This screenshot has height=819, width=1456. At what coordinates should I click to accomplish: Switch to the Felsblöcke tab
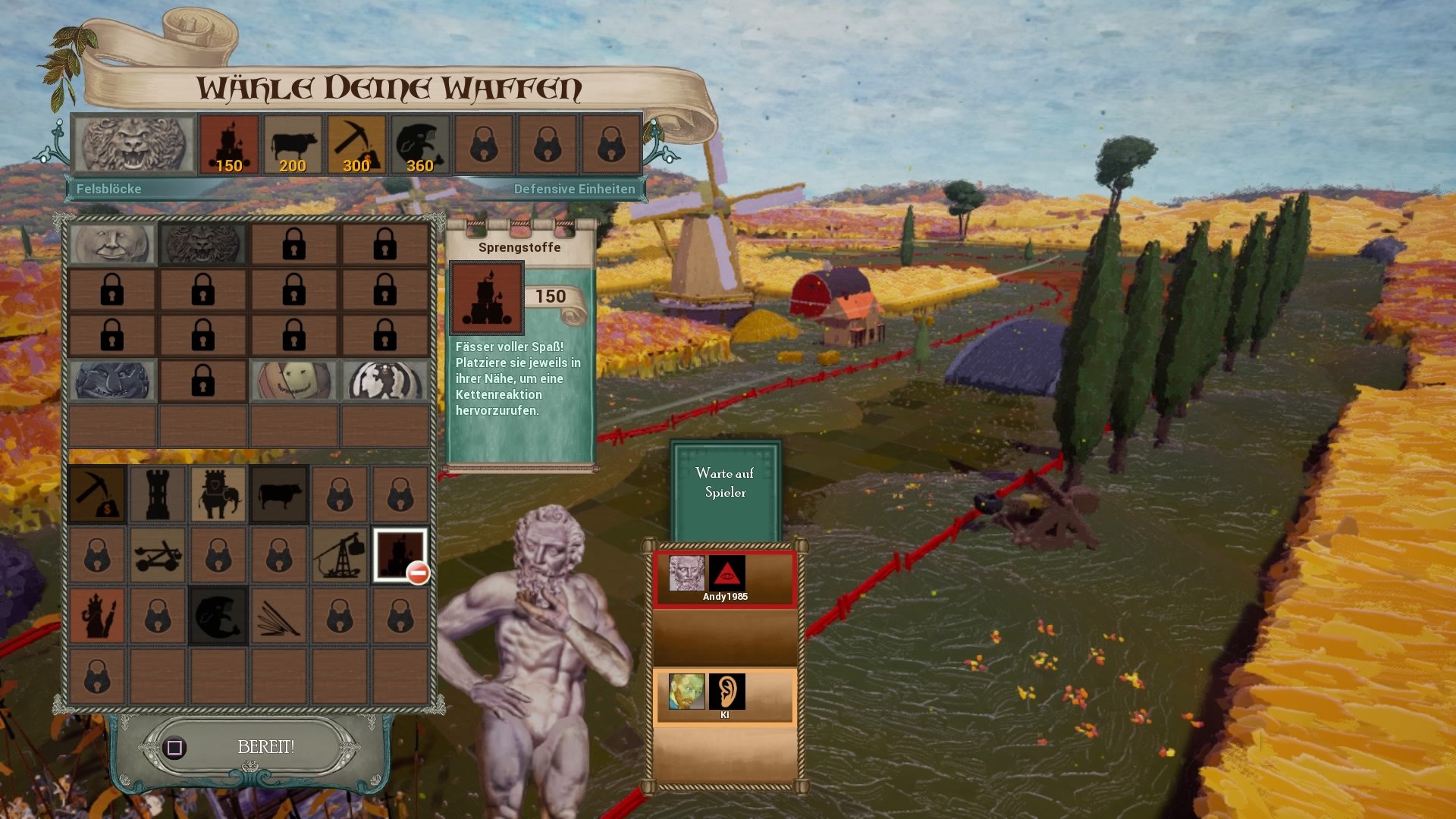(108, 189)
